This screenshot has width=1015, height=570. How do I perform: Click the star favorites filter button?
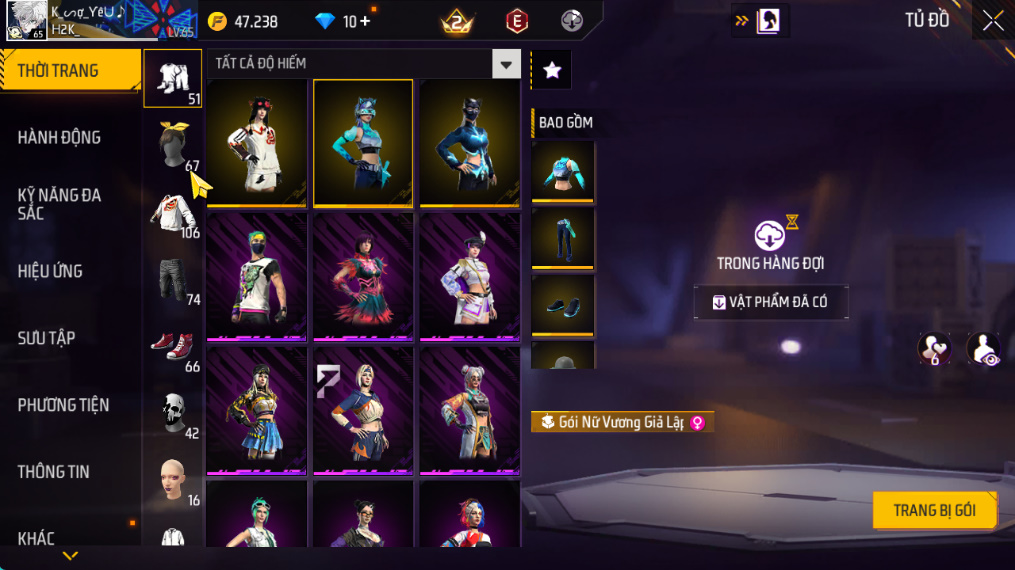(x=551, y=69)
